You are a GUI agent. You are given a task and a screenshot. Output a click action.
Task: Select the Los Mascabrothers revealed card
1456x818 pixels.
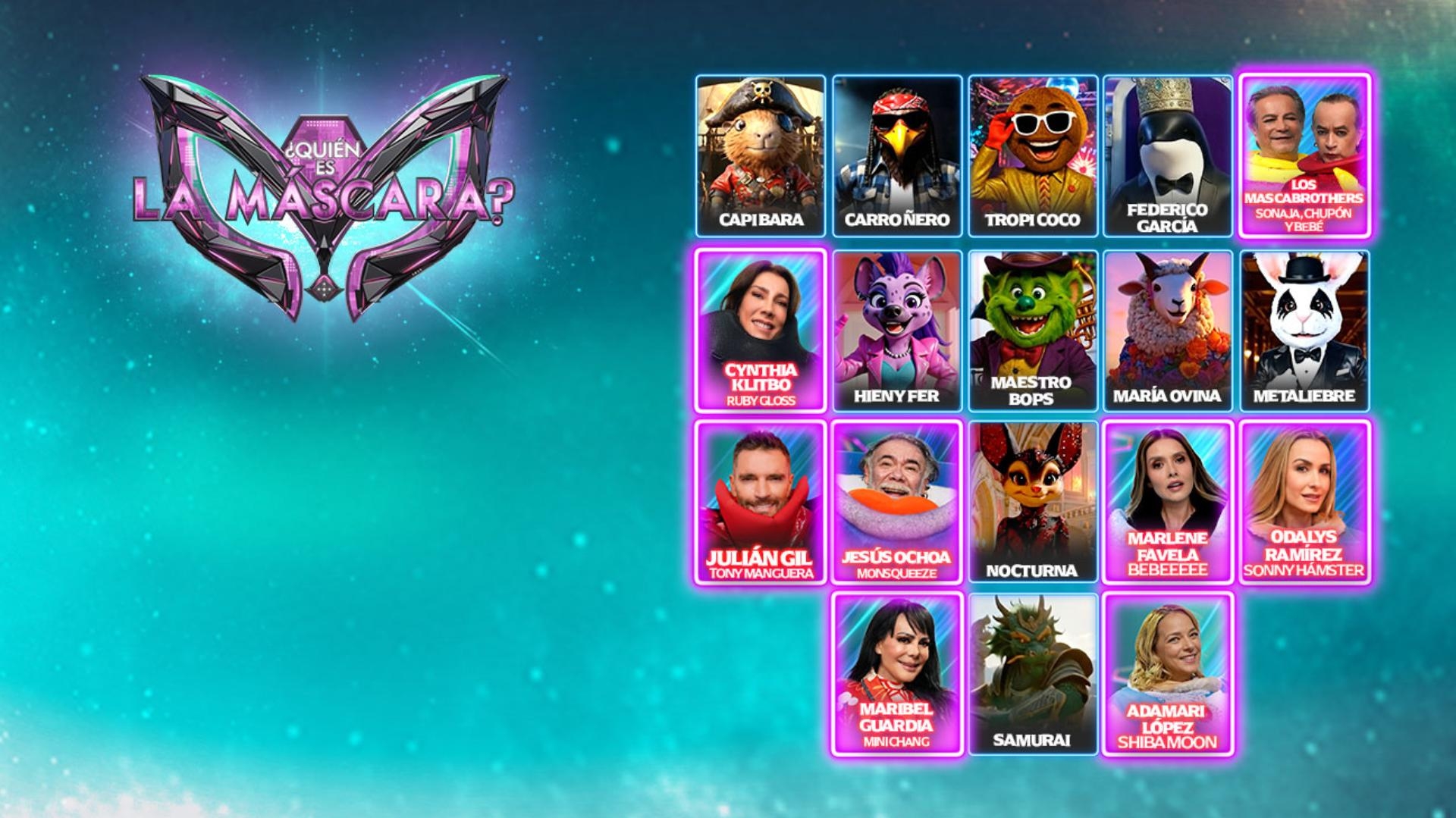[1304, 155]
